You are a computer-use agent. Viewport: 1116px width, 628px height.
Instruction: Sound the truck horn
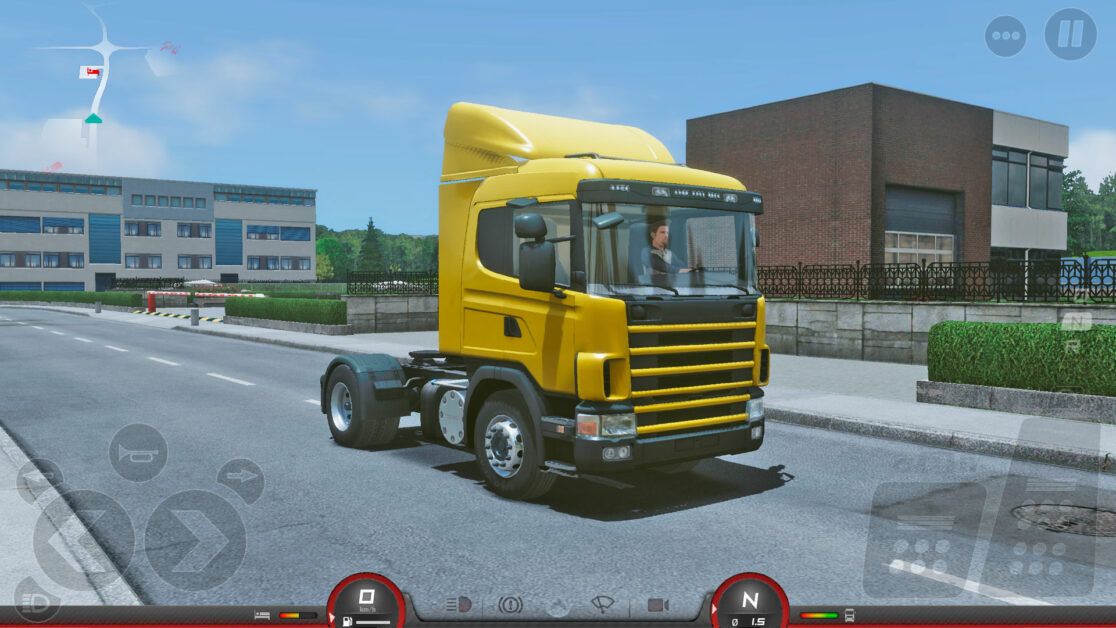click(x=138, y=453)
